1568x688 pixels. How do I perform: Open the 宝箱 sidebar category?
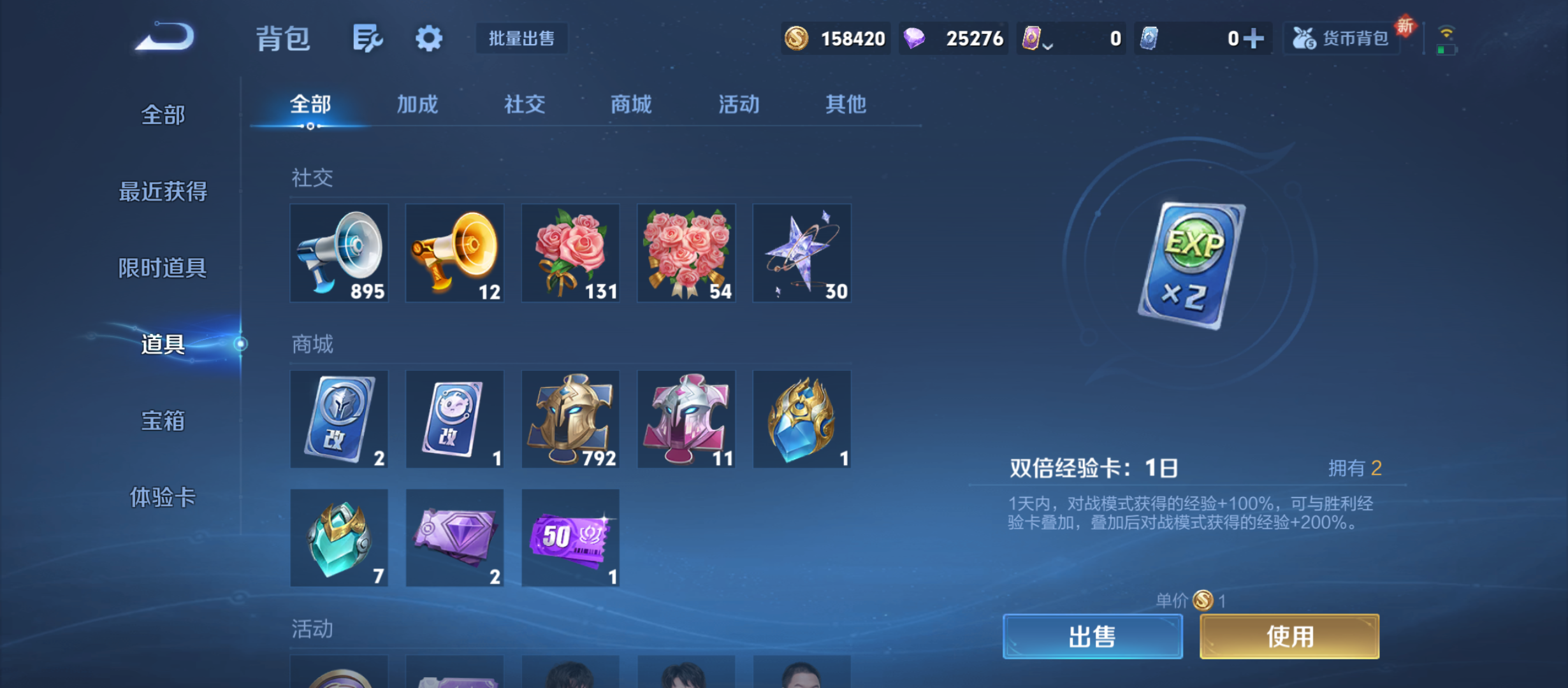tap(162, 421)
